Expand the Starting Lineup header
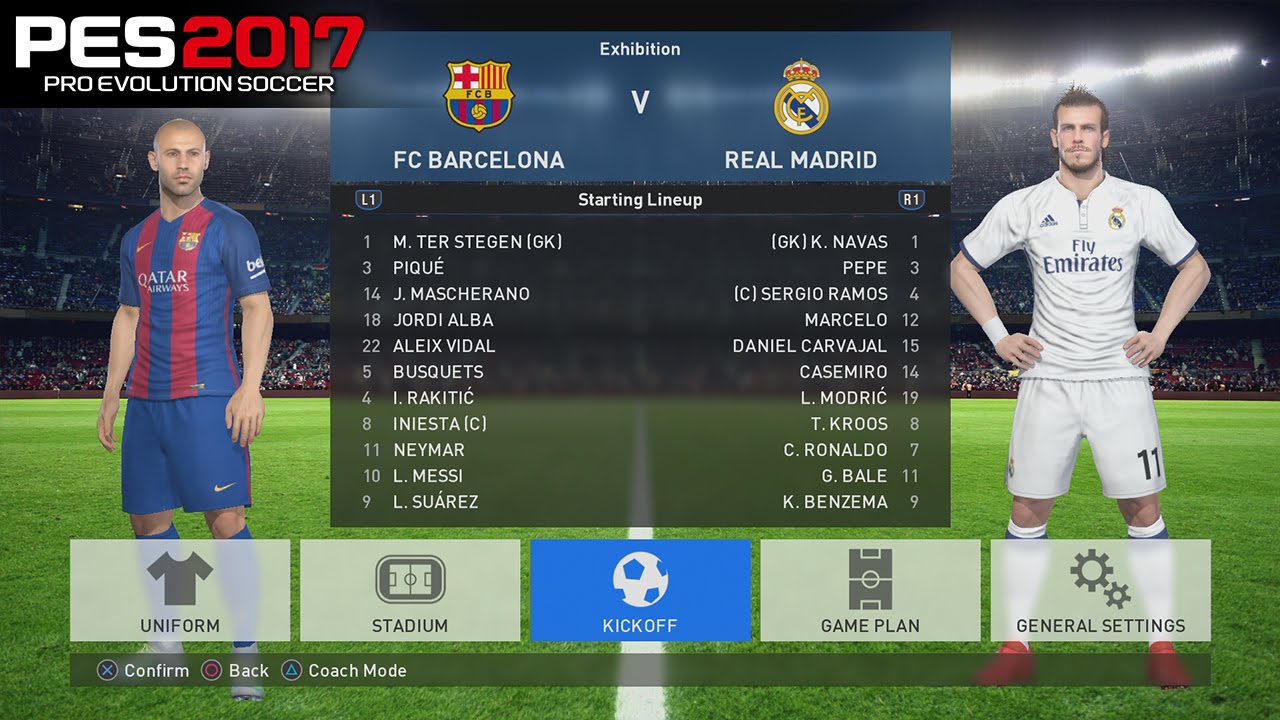Image resolution: width=1280 pixels, height=720 pixels. coord(640,200)
